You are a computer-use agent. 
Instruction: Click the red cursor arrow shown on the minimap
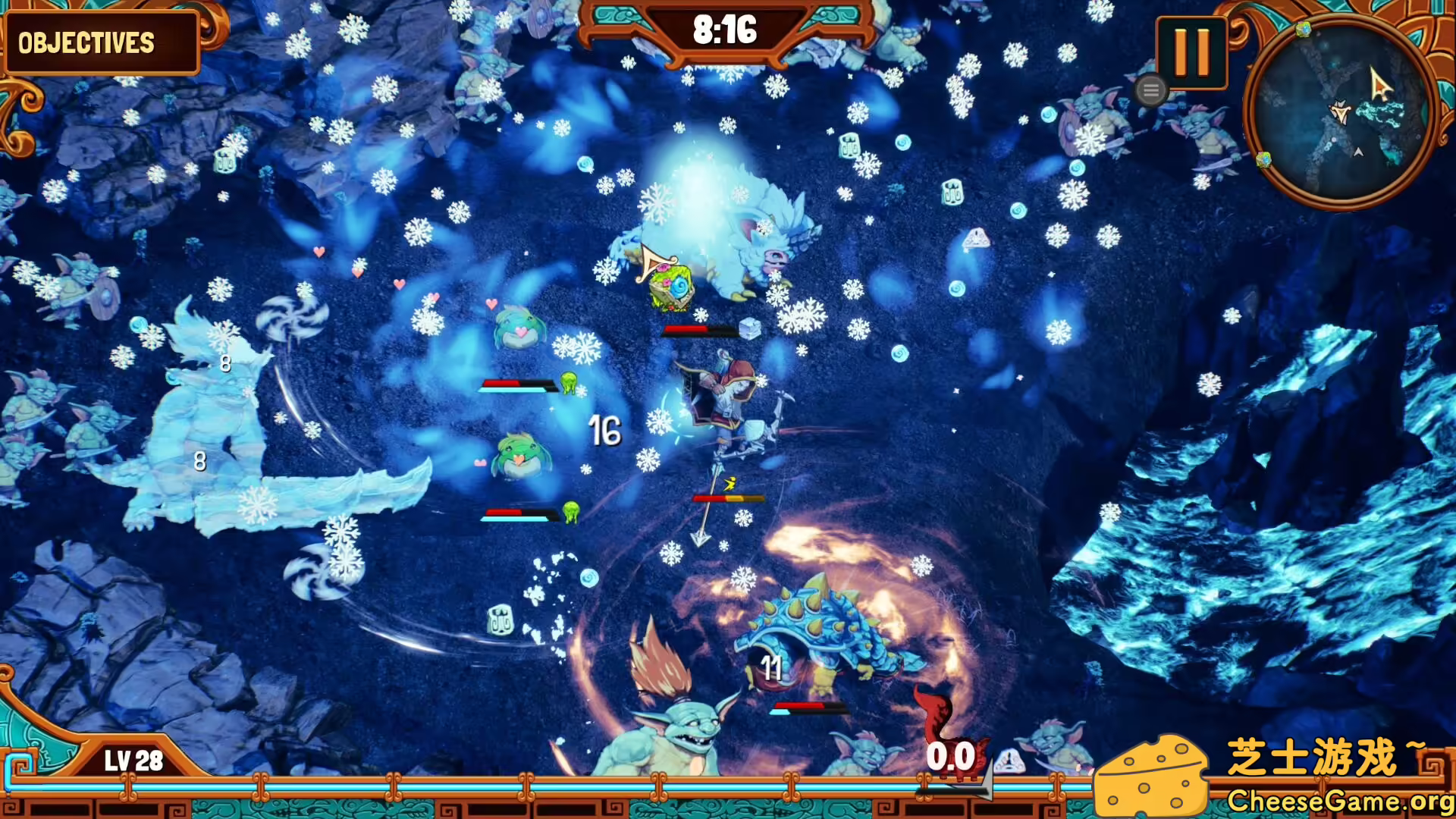pyautogui.click(x=1380, y=83)
